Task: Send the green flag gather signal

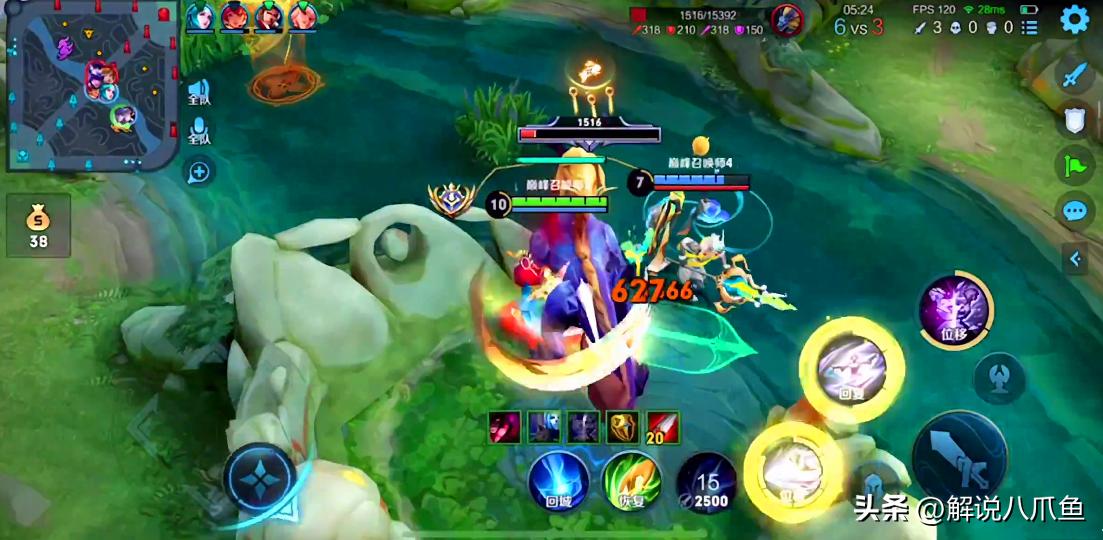Action: (x=1074, y=166)
